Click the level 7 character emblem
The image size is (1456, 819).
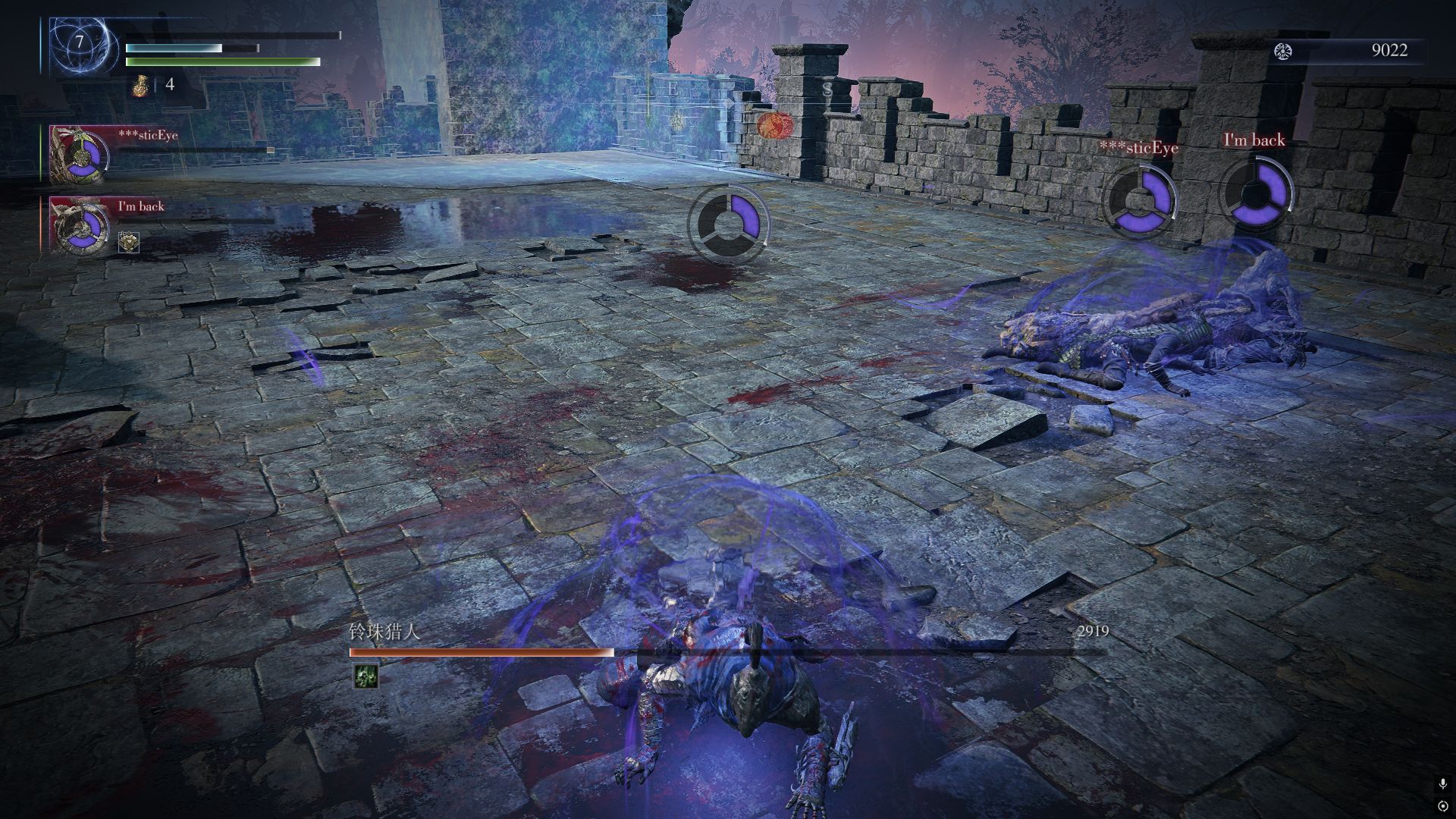point(80,43)
